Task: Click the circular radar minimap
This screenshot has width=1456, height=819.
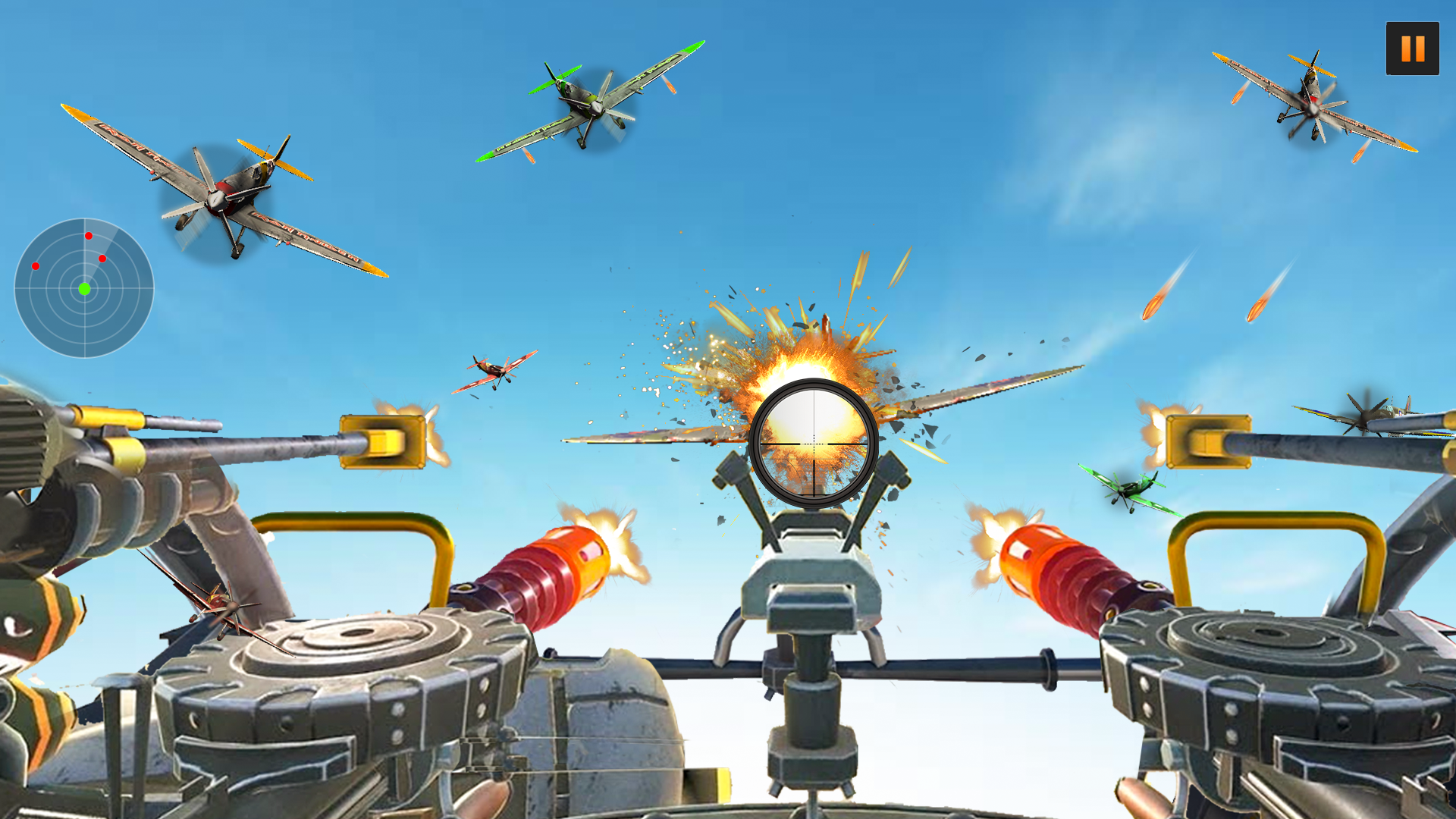Action: (84, 288)
